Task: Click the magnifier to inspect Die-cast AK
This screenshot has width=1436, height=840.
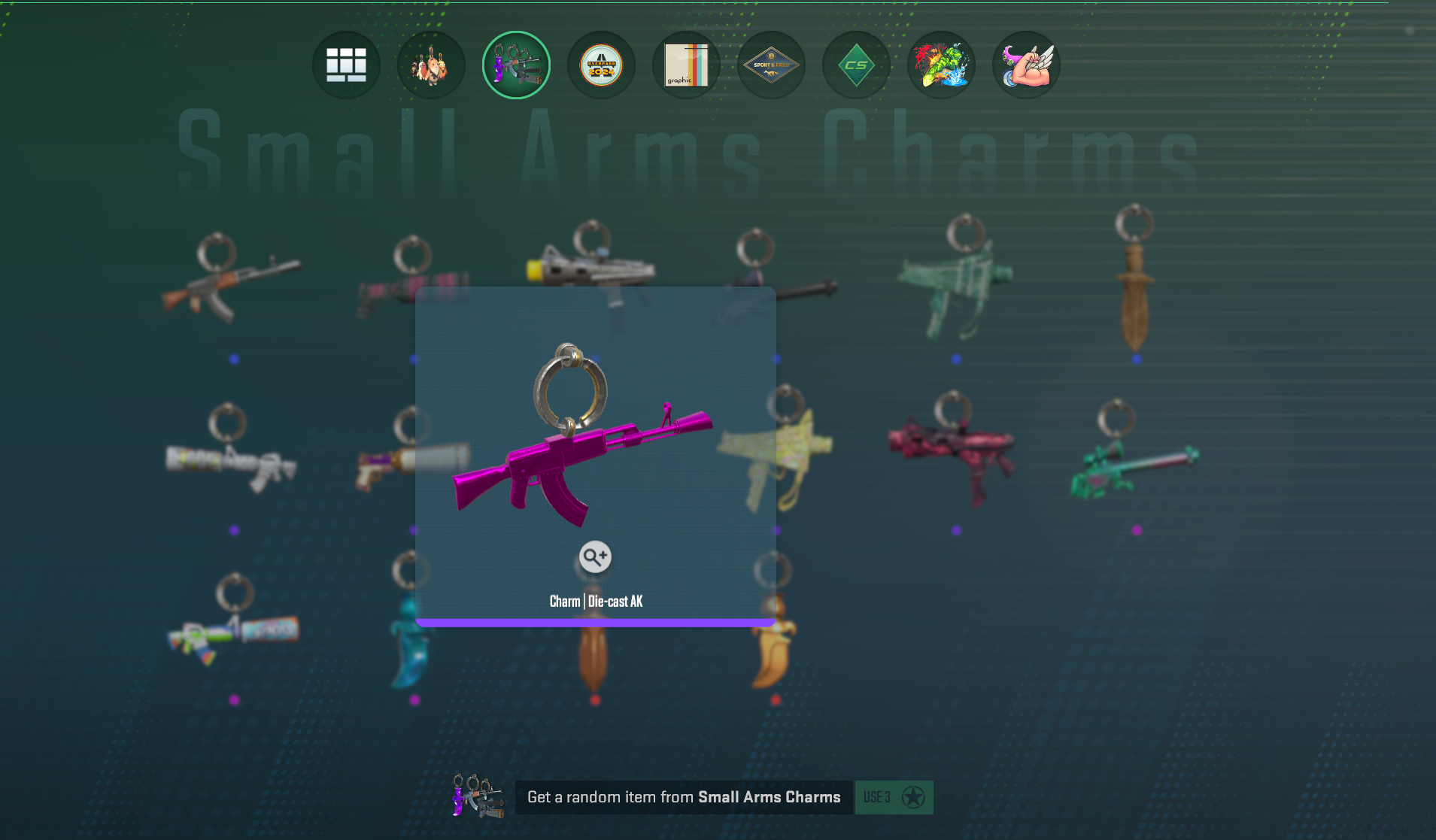Action: click(595, 556)
